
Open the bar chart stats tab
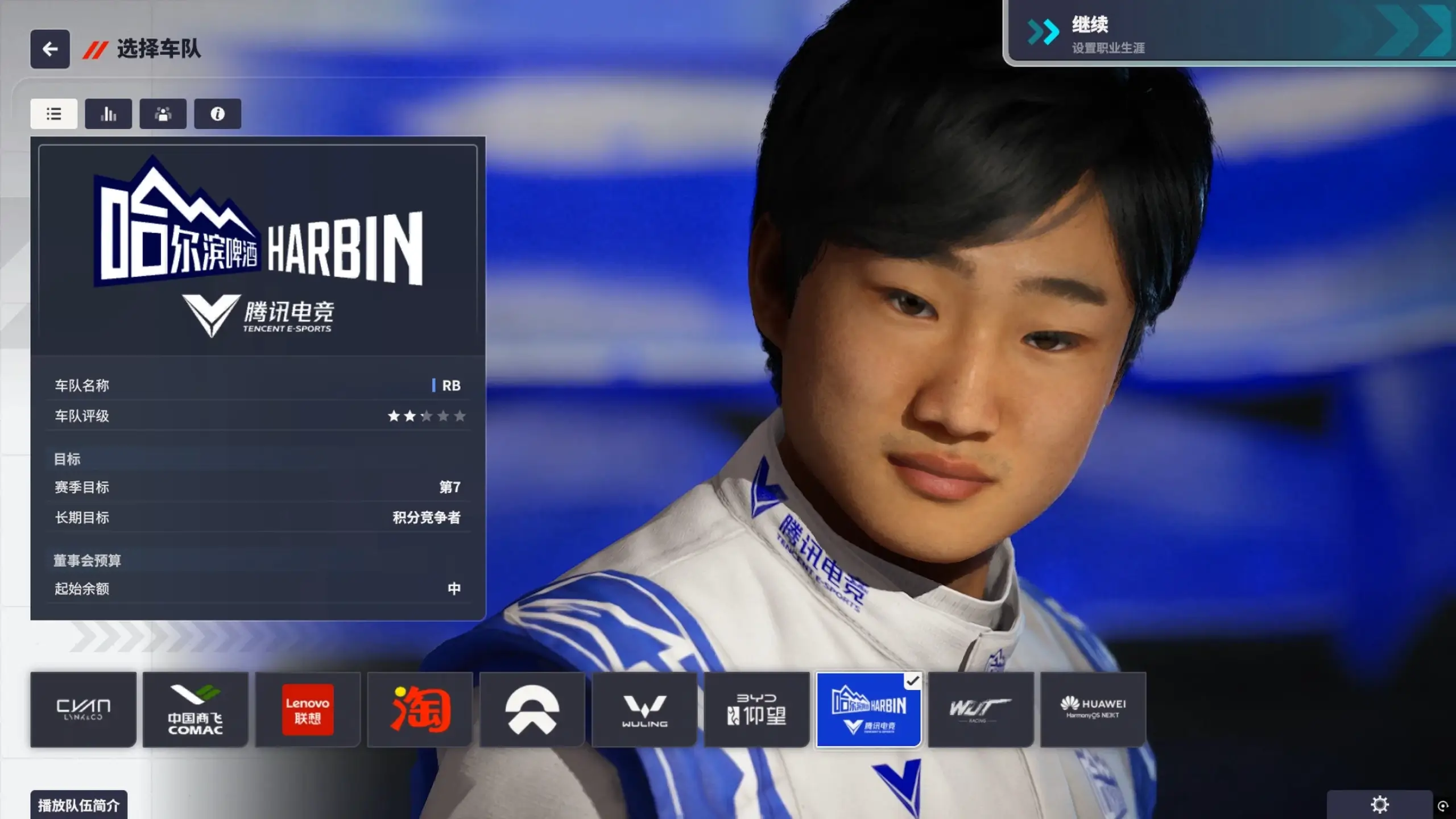(108, 114)
